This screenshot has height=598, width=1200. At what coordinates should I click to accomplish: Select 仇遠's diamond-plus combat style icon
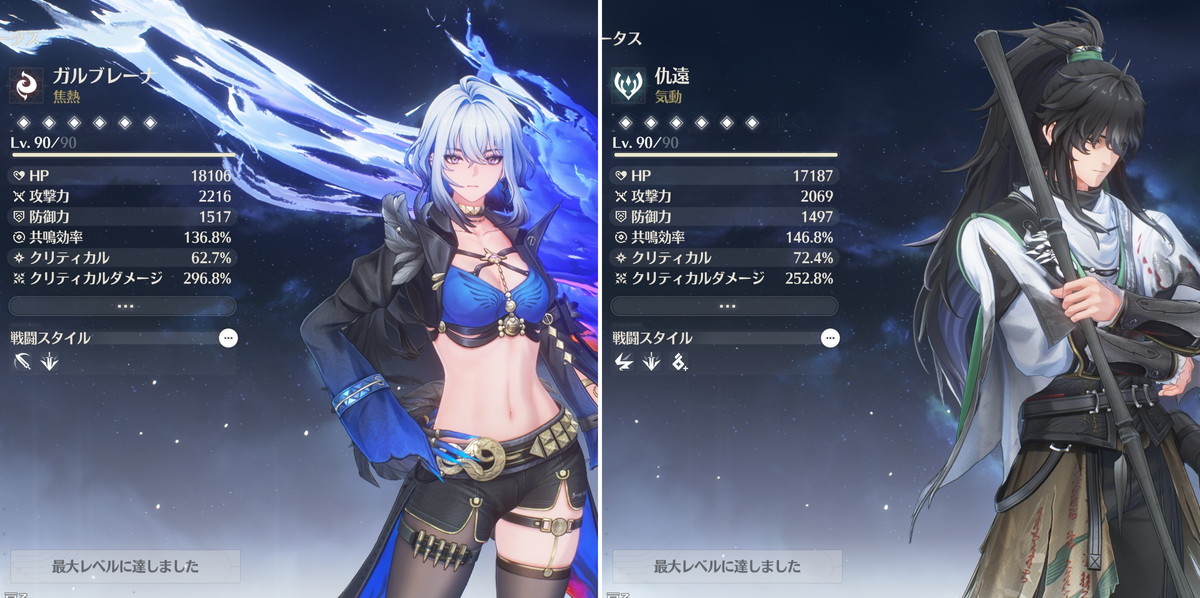[680, 362]
